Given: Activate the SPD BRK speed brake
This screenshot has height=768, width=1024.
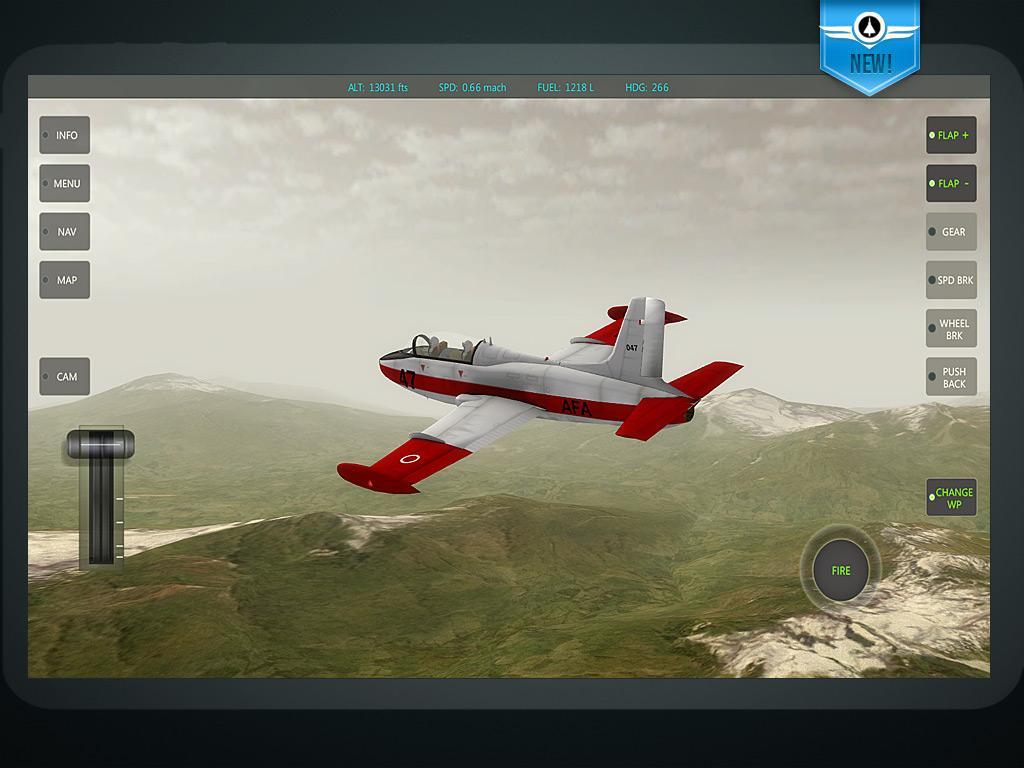Looking at the screenshot, I should click(951, 280).
